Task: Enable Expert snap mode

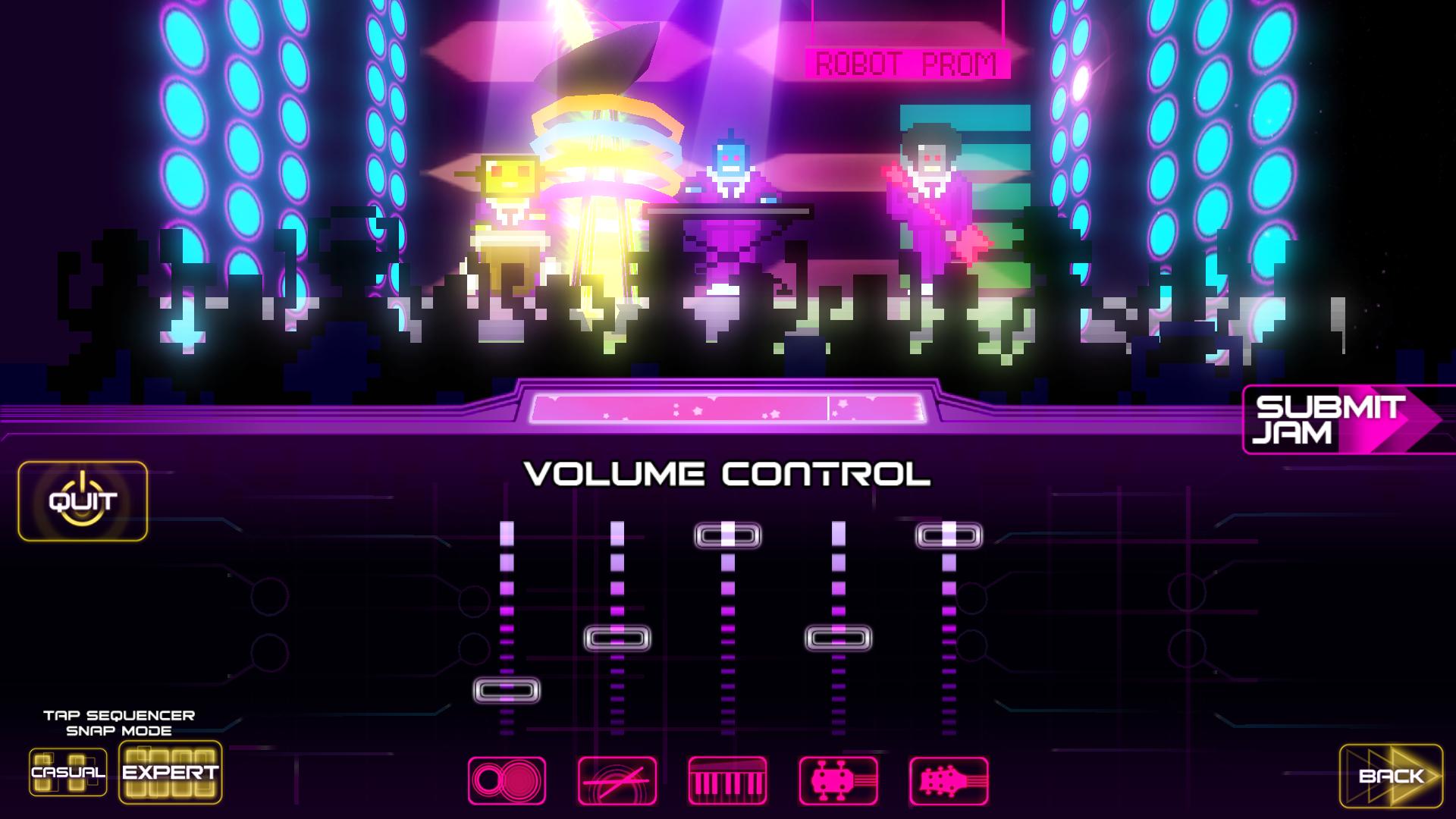Action: [x=171, y=775]
